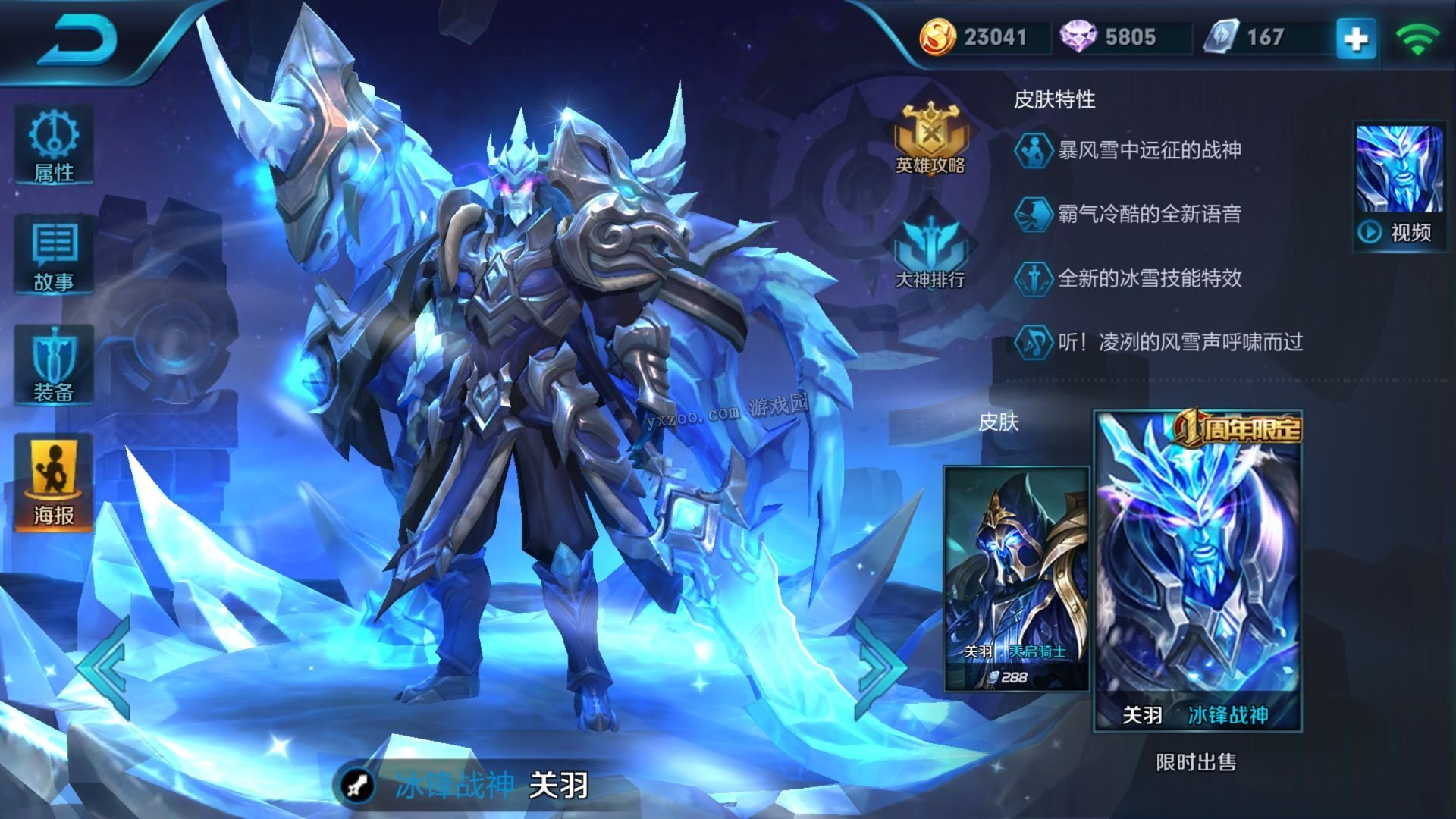1456x819 pixels.
Task: Select the 天启骑士 skin thumbnail
Action: coord(1016,579)
